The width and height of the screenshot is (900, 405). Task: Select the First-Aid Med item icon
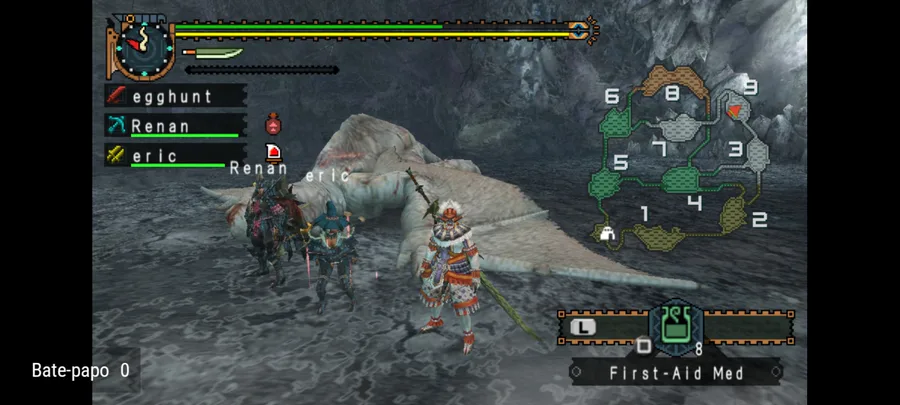coord(675,327)
